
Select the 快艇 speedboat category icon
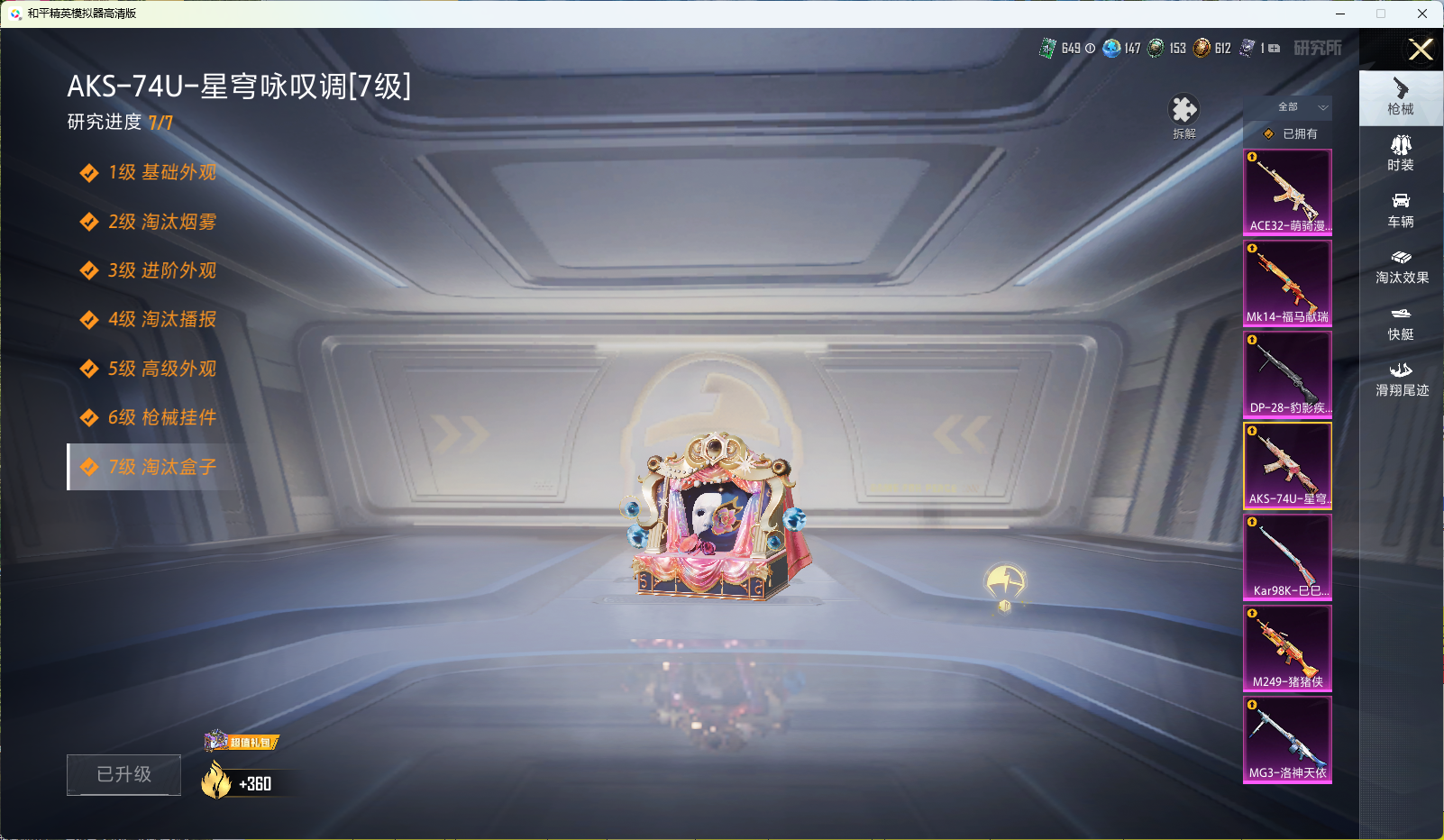1400,324
